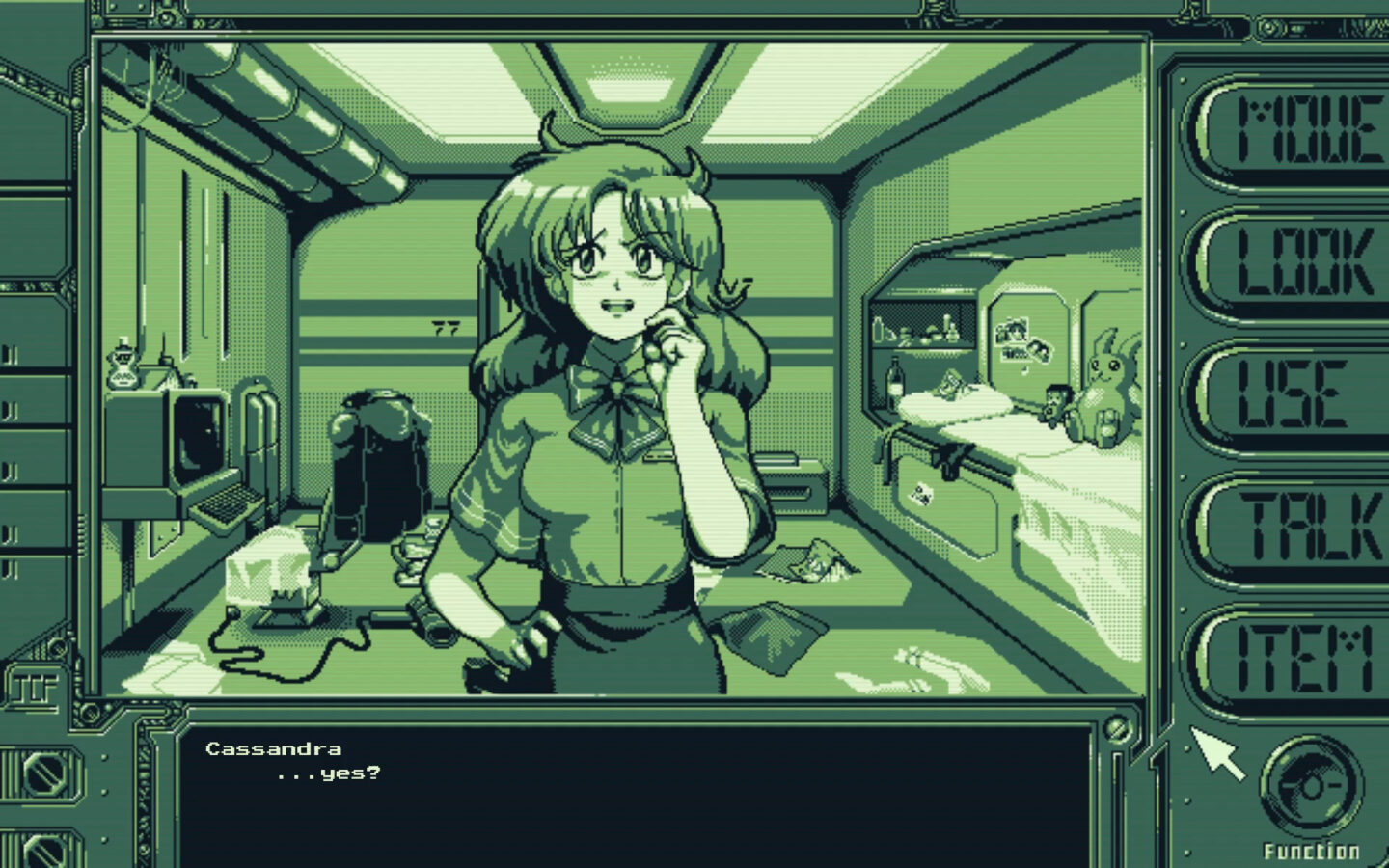Image resolution: width=1389 pixels, height=868 pixels.
Task: Click the musical-note sticker by the sleeping pod
Action: tap(1023, 369)
